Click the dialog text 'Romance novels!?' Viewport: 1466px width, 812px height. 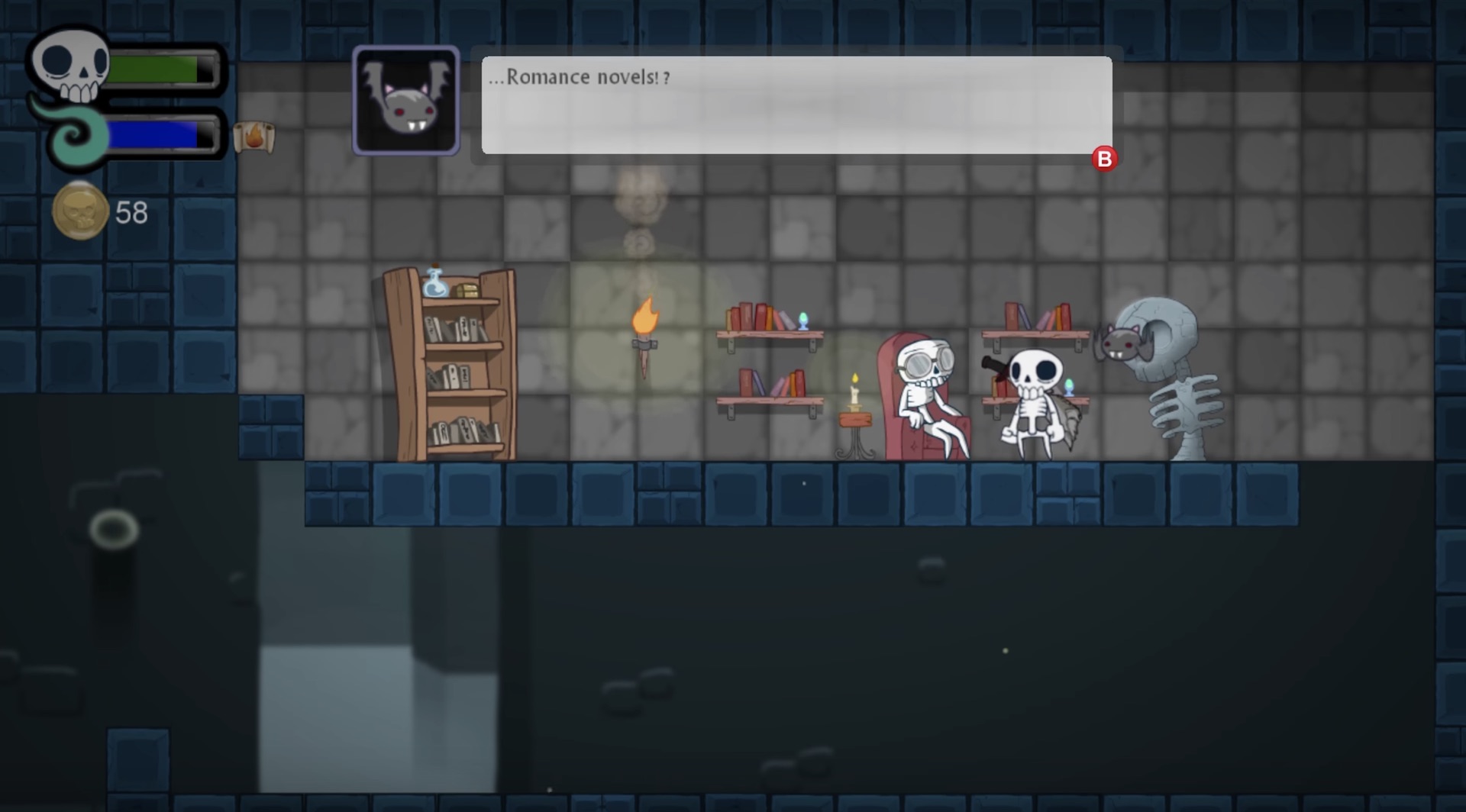[x=578, y=76]
